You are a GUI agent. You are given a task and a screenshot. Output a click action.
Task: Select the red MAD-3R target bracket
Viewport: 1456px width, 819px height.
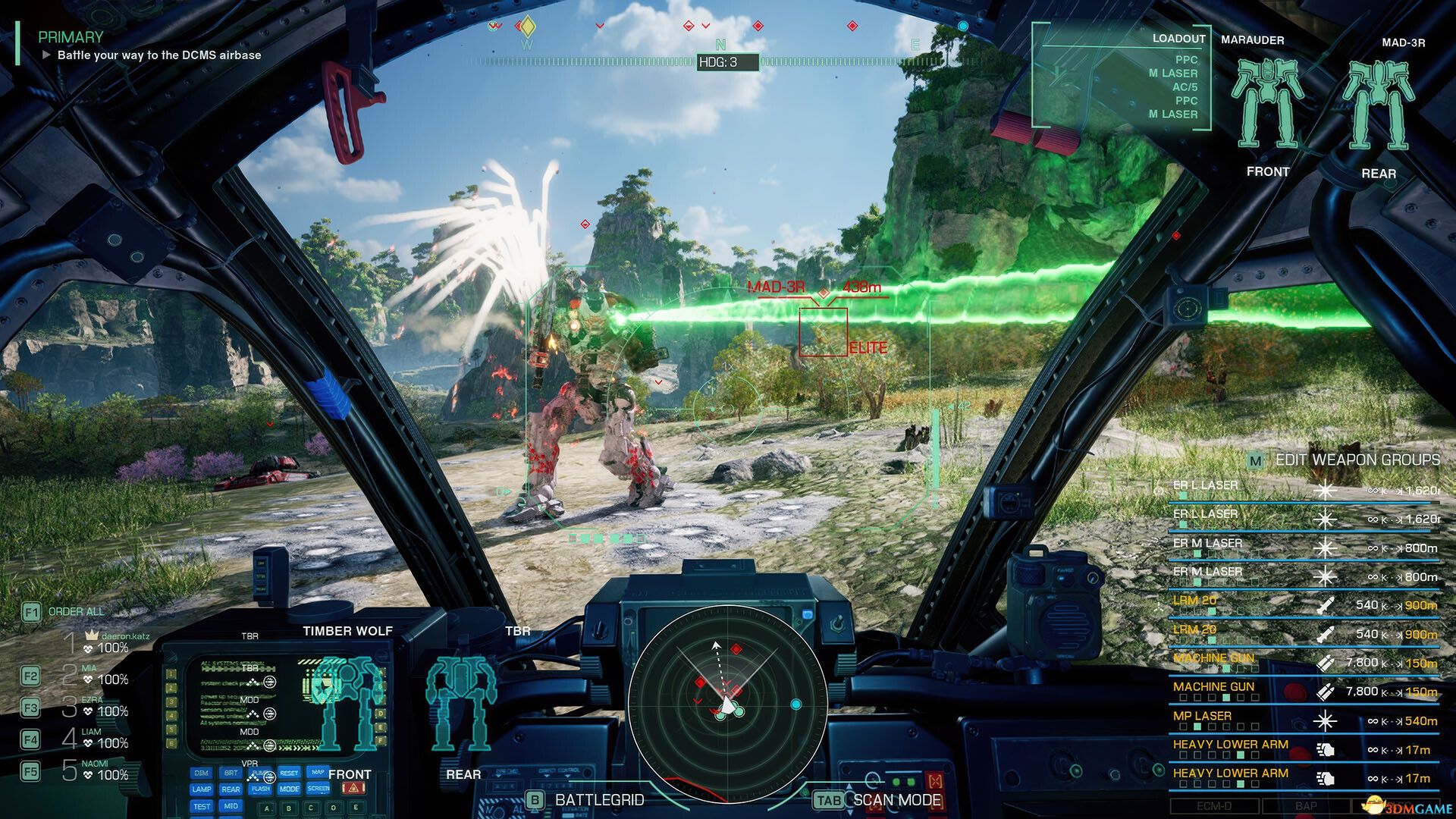point(824,331)
